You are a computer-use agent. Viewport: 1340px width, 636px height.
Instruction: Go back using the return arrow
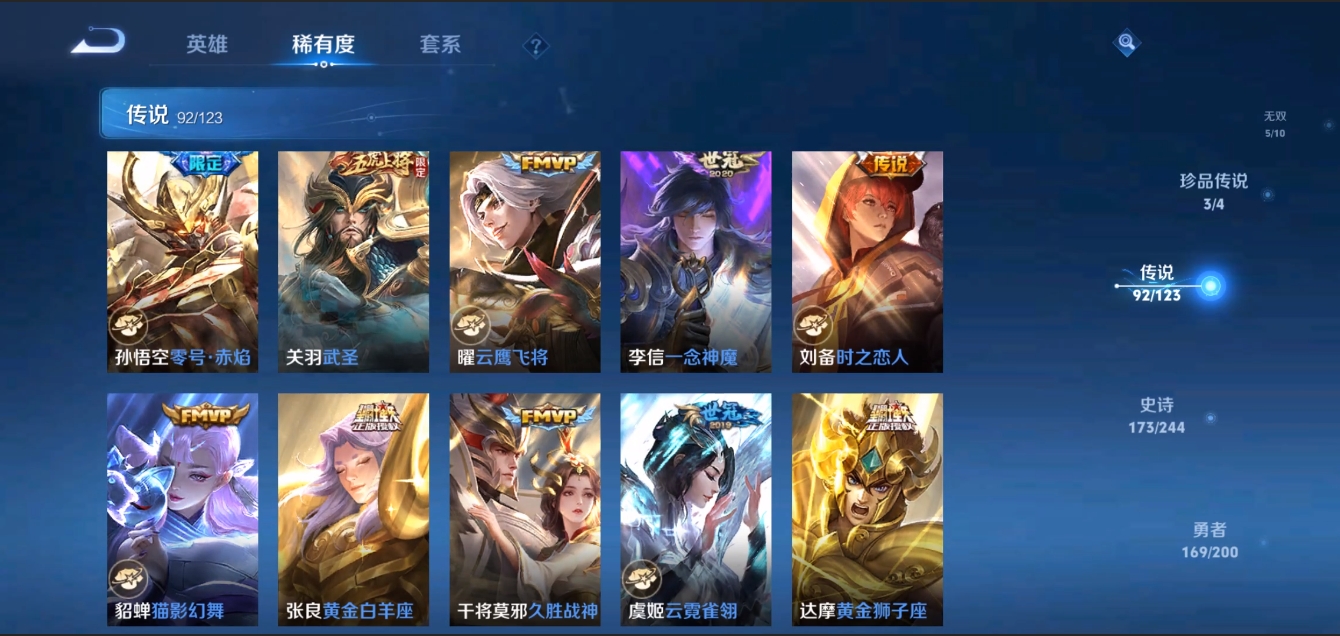point(99,42)
